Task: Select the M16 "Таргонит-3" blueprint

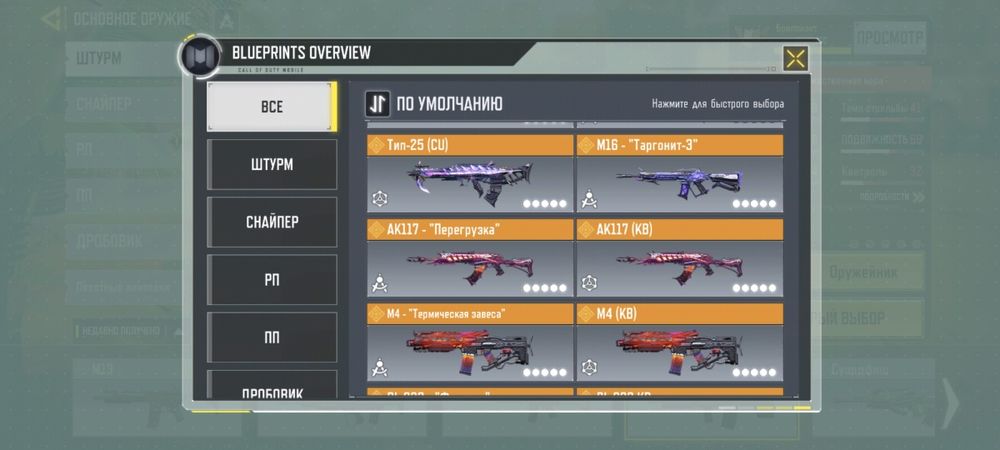Action: (679, 175)
